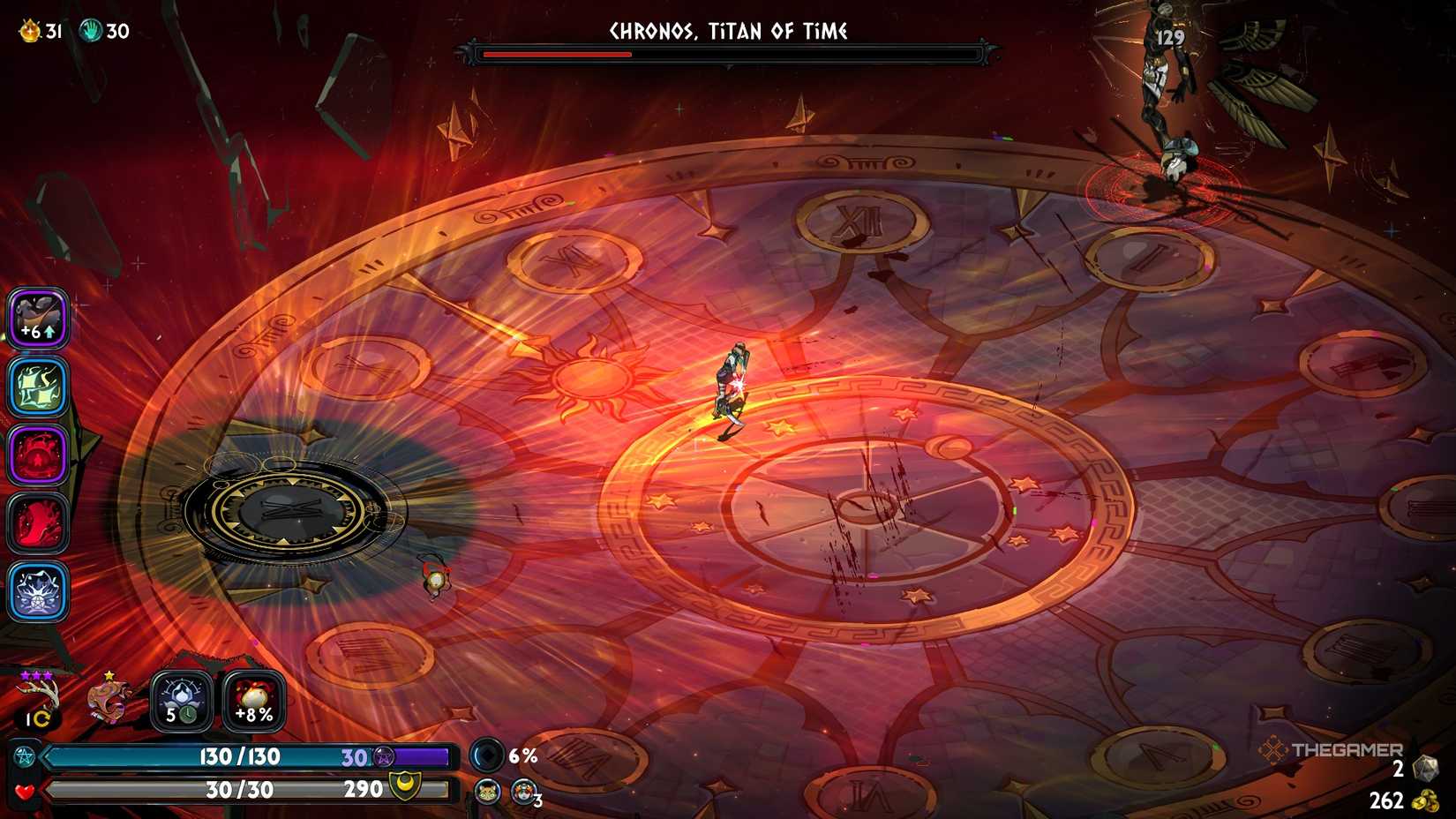Click the pentagram icon beside the Magick bar
Viewport: 1456px width, 819px height.
[26, 755]
